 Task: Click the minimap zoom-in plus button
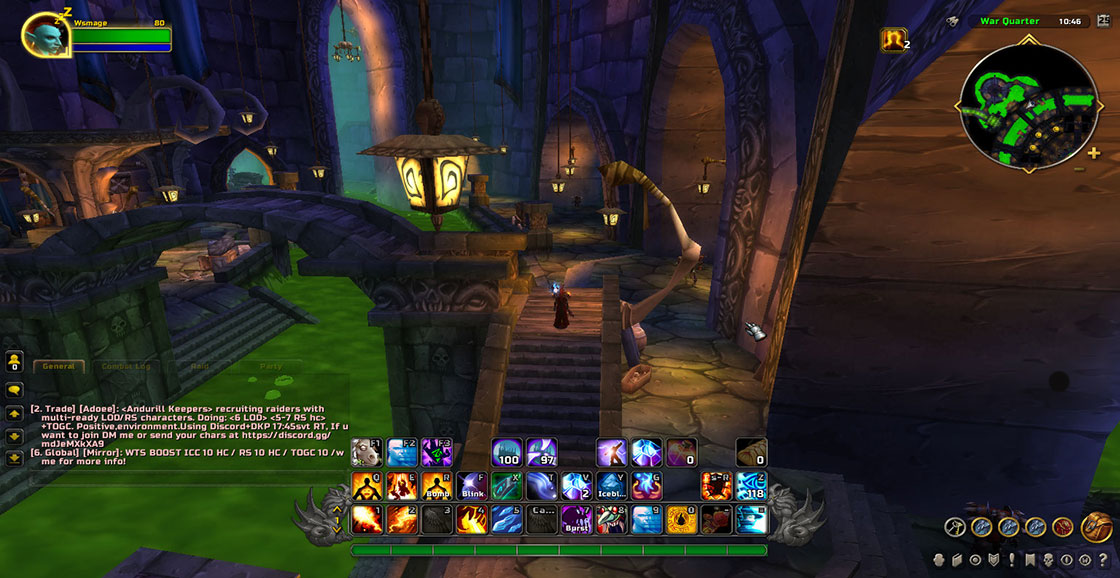(x=1094, y=153)
